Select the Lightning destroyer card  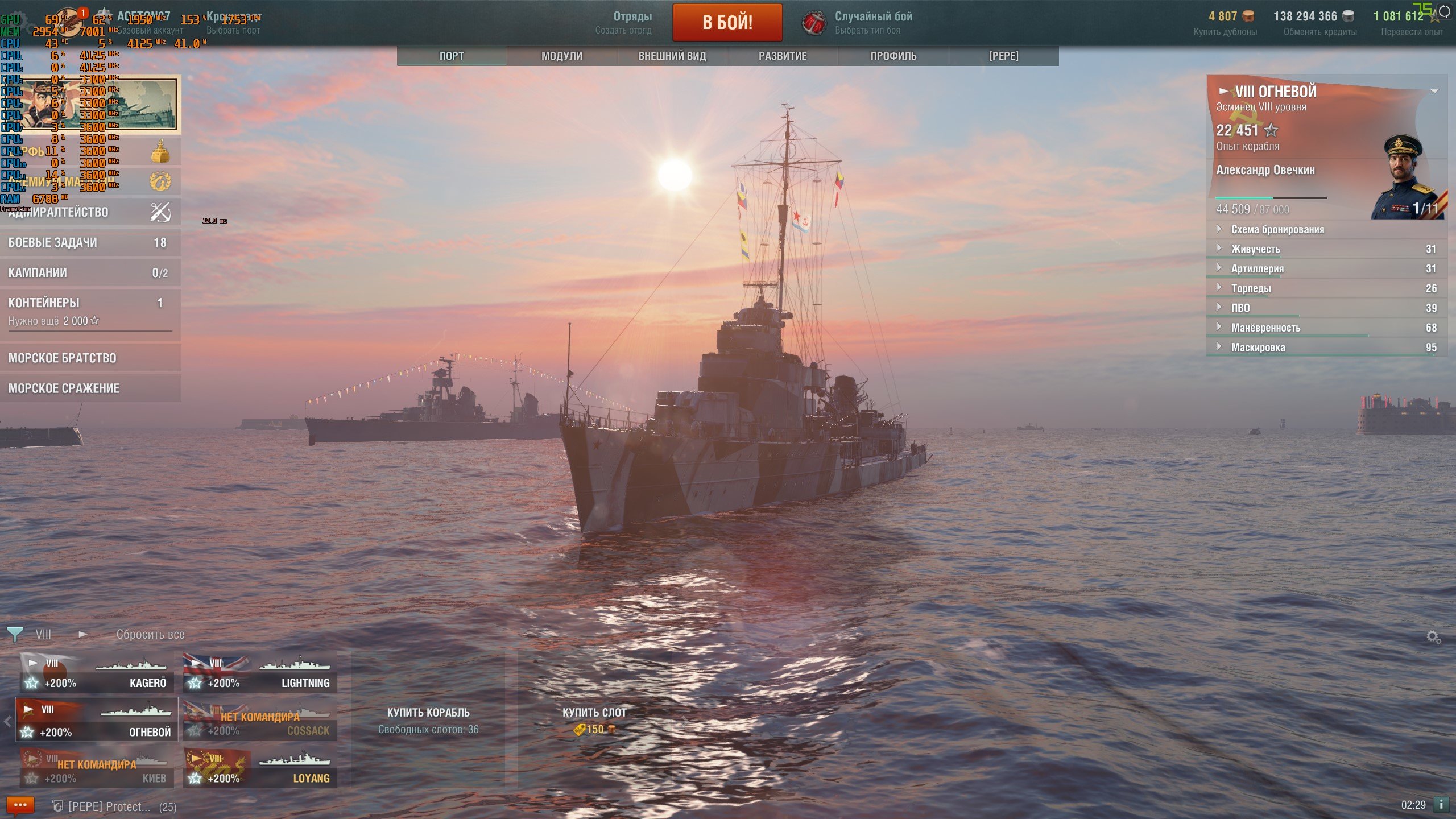(x=260, y=672)
